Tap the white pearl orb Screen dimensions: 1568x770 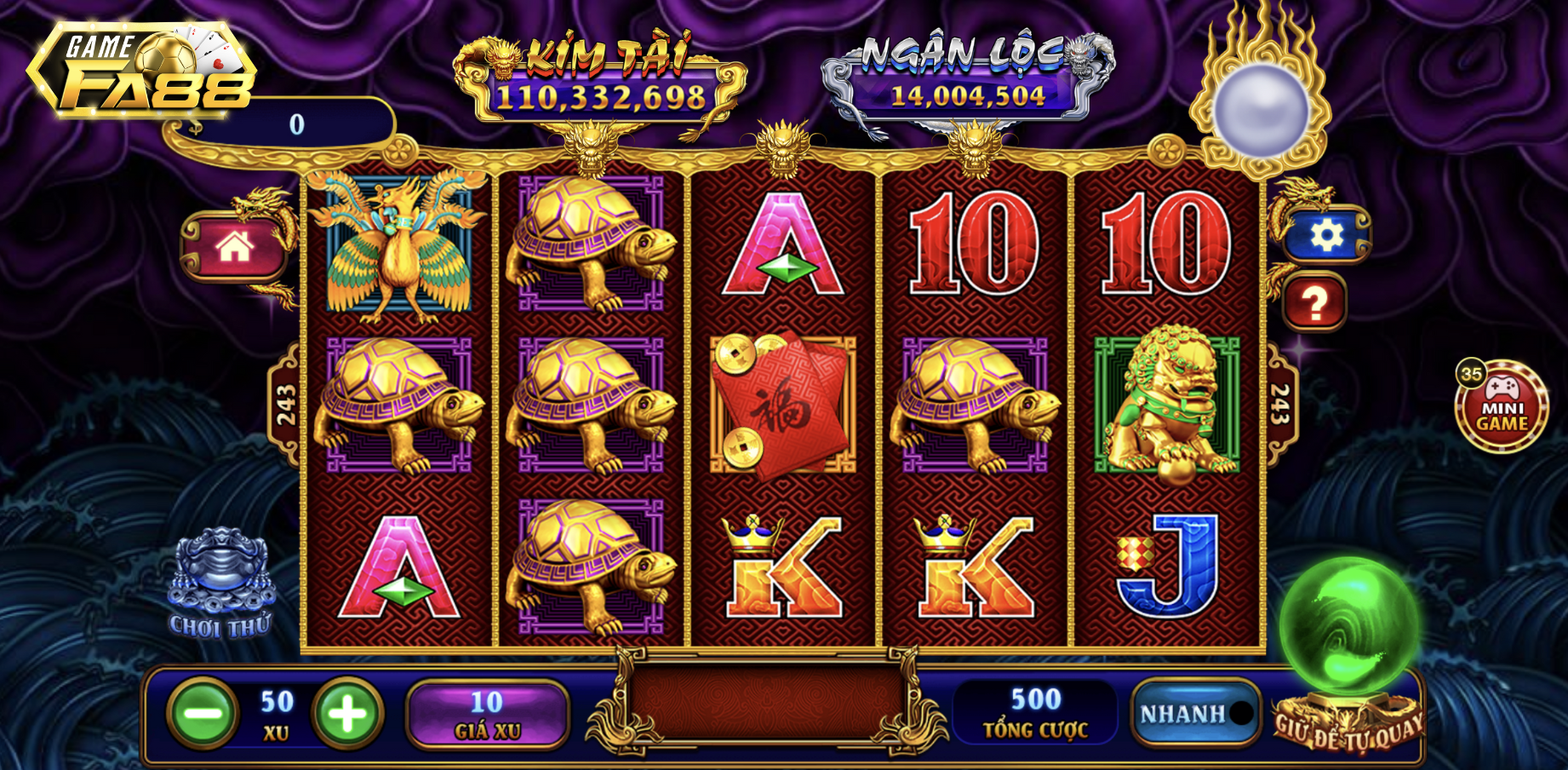[x=1260, y=111]
